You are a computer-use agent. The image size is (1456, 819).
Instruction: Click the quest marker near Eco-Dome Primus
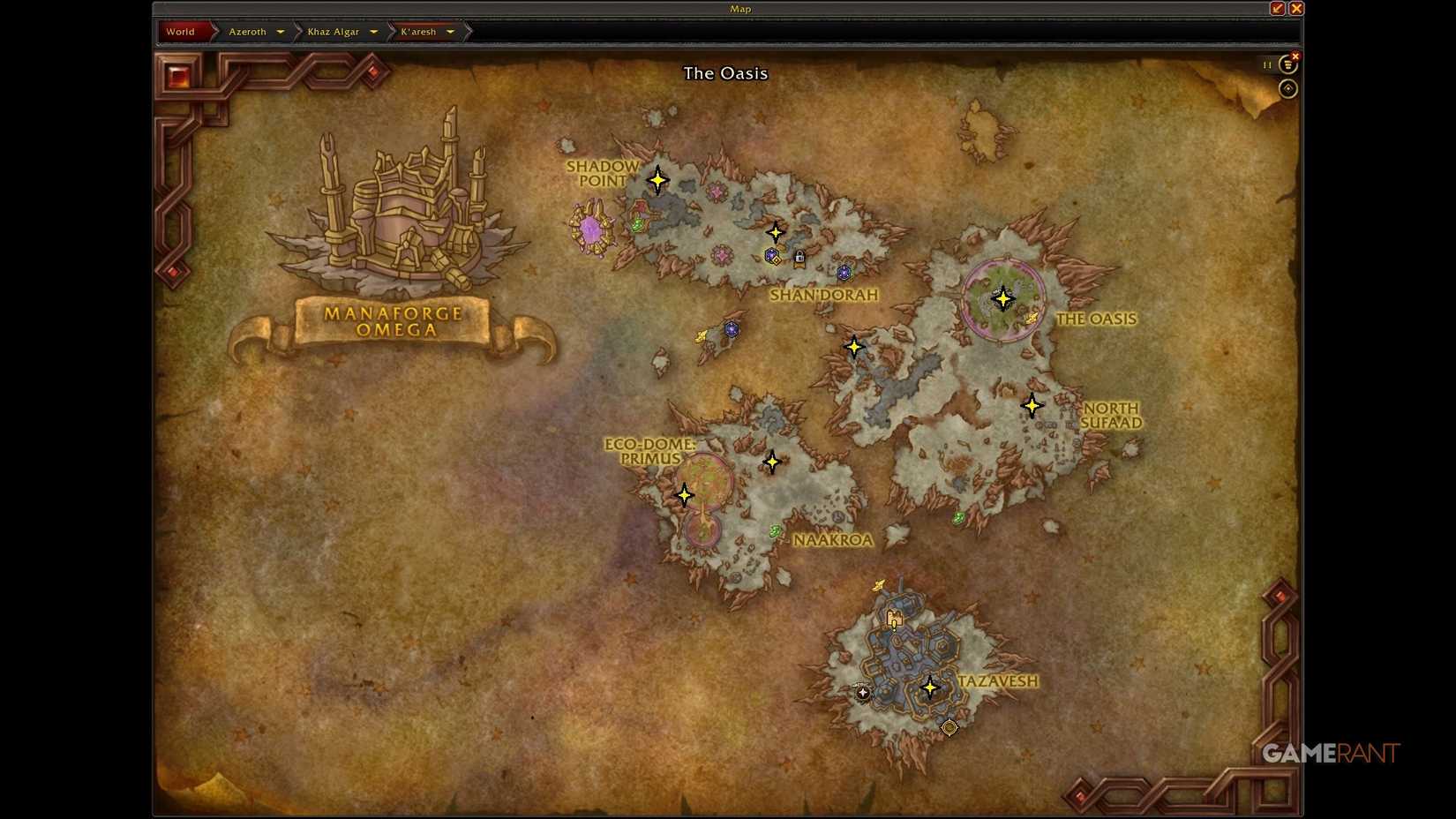coord(684,495)
